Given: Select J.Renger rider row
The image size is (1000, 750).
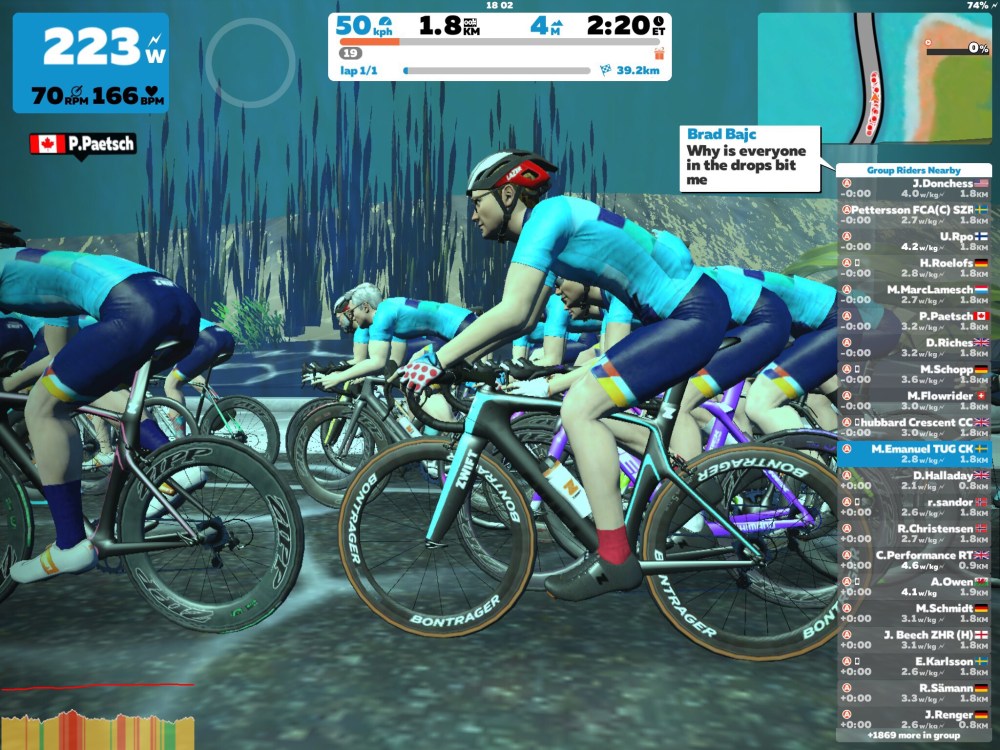Looking at the screenshot, I should click(913, 720).
